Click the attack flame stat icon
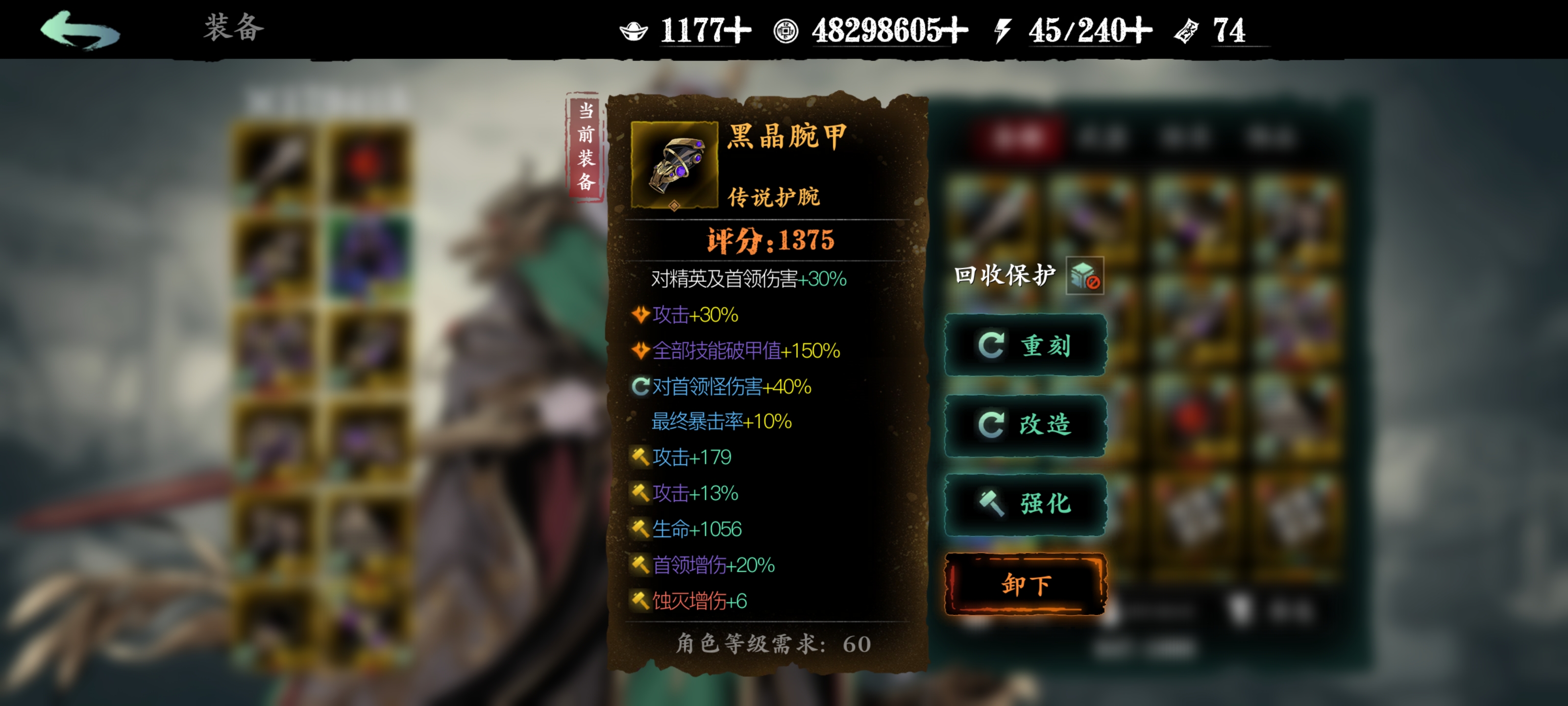Screen dimensions: 1568x706 [x=640, y=315]
